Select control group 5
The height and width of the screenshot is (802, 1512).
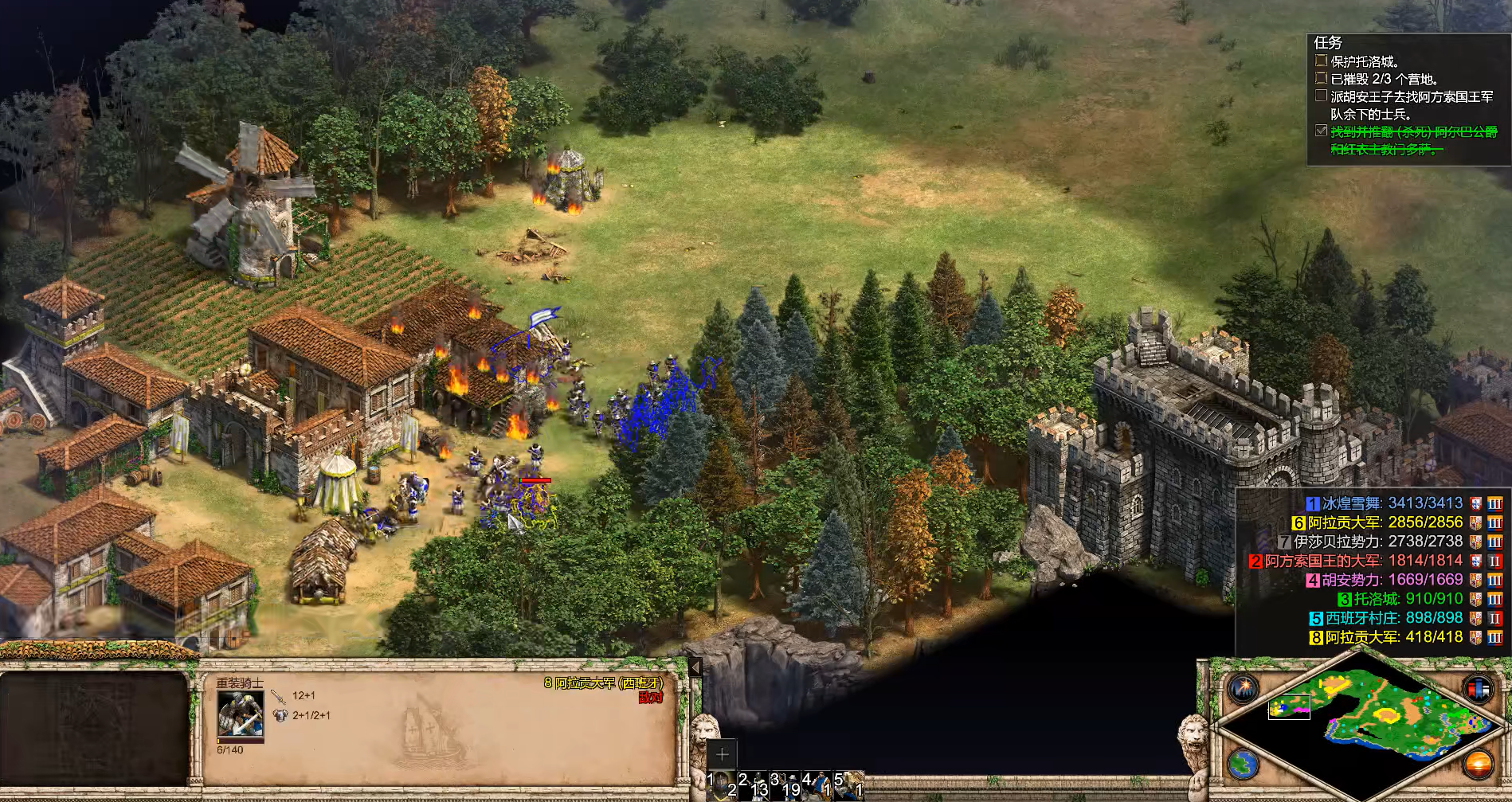(849, 784)
